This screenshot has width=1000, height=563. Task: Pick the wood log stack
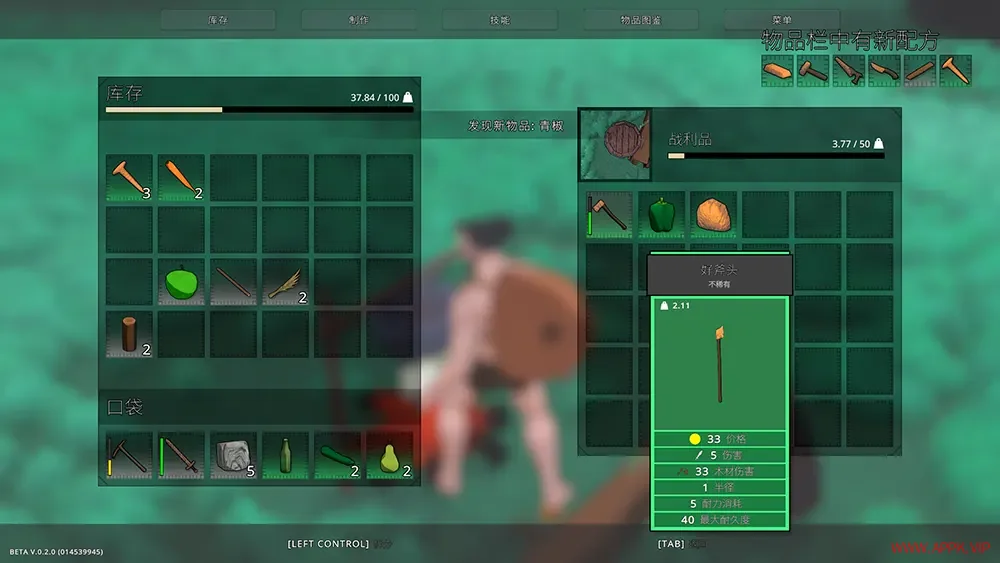[130, 334]
